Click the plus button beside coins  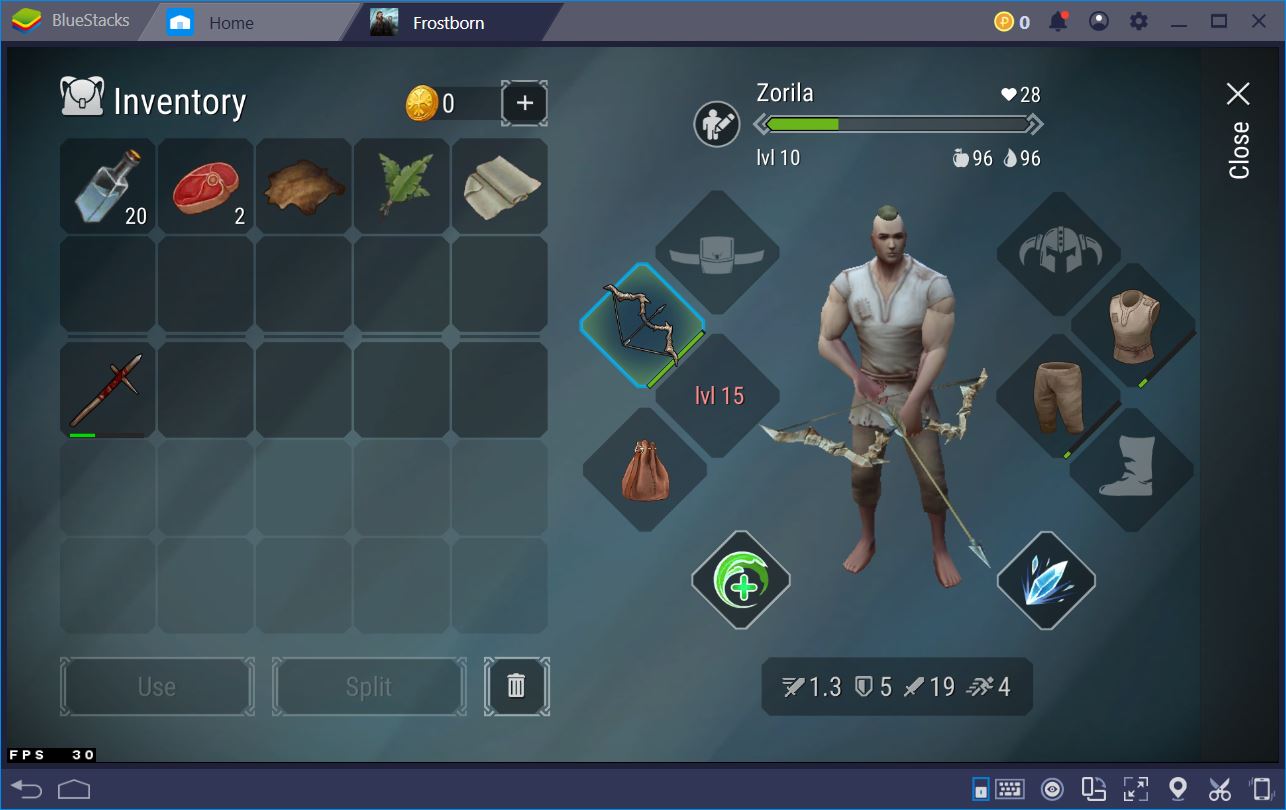[x=524, y=103]
